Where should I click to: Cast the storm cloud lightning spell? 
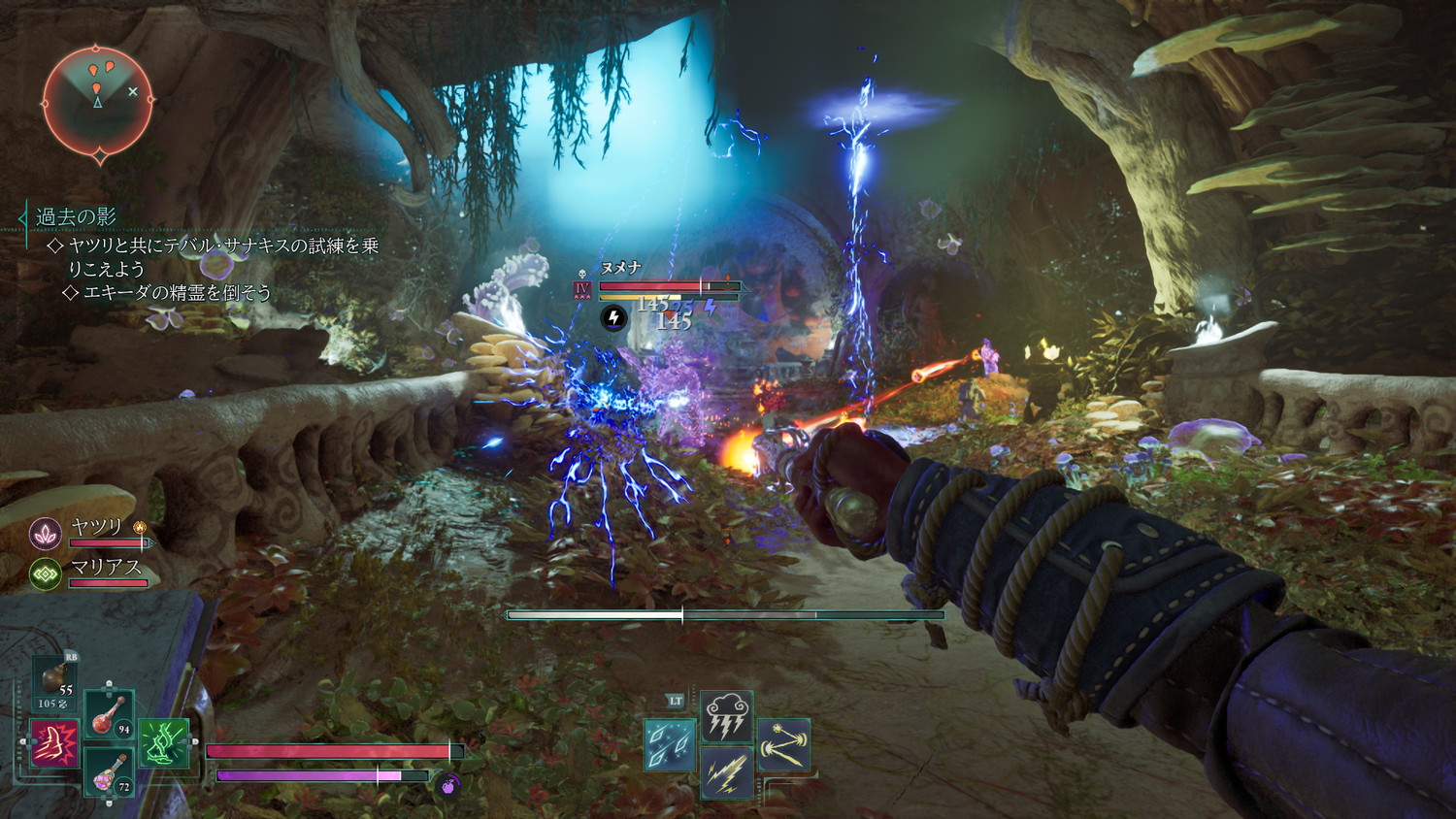pos(726,716)
